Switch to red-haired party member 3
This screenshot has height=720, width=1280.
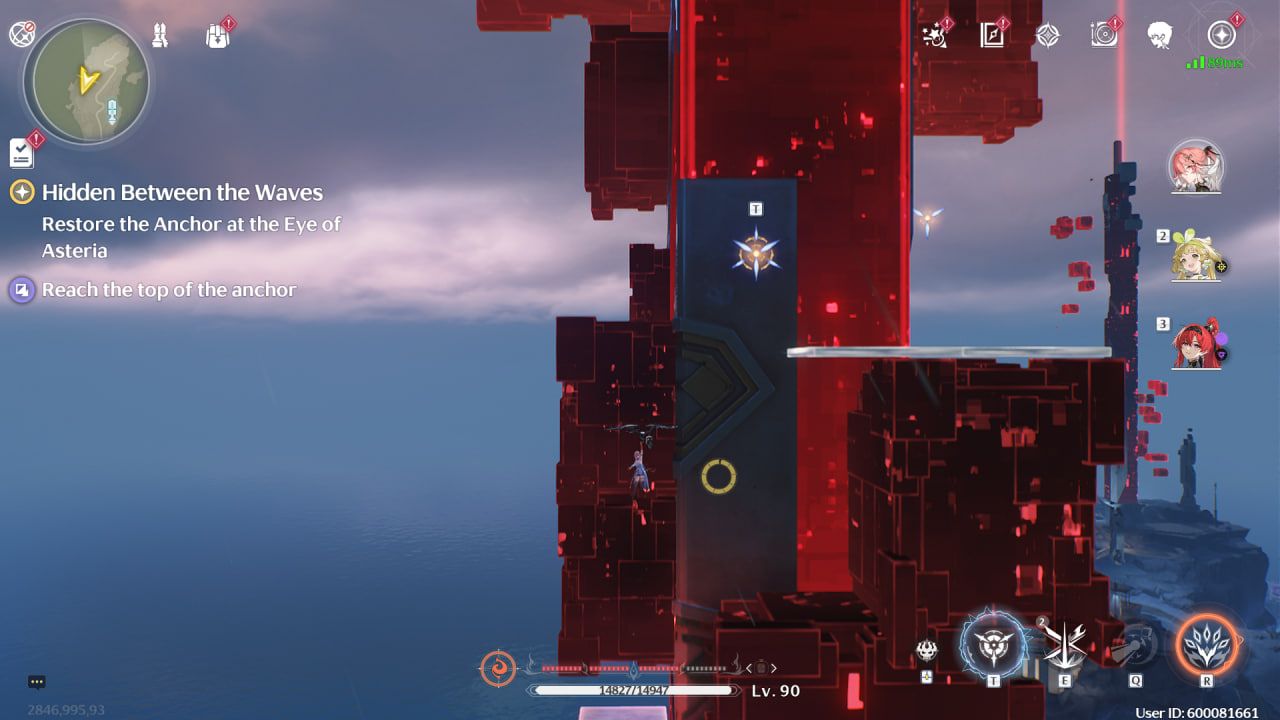[x=1198, y=346]
